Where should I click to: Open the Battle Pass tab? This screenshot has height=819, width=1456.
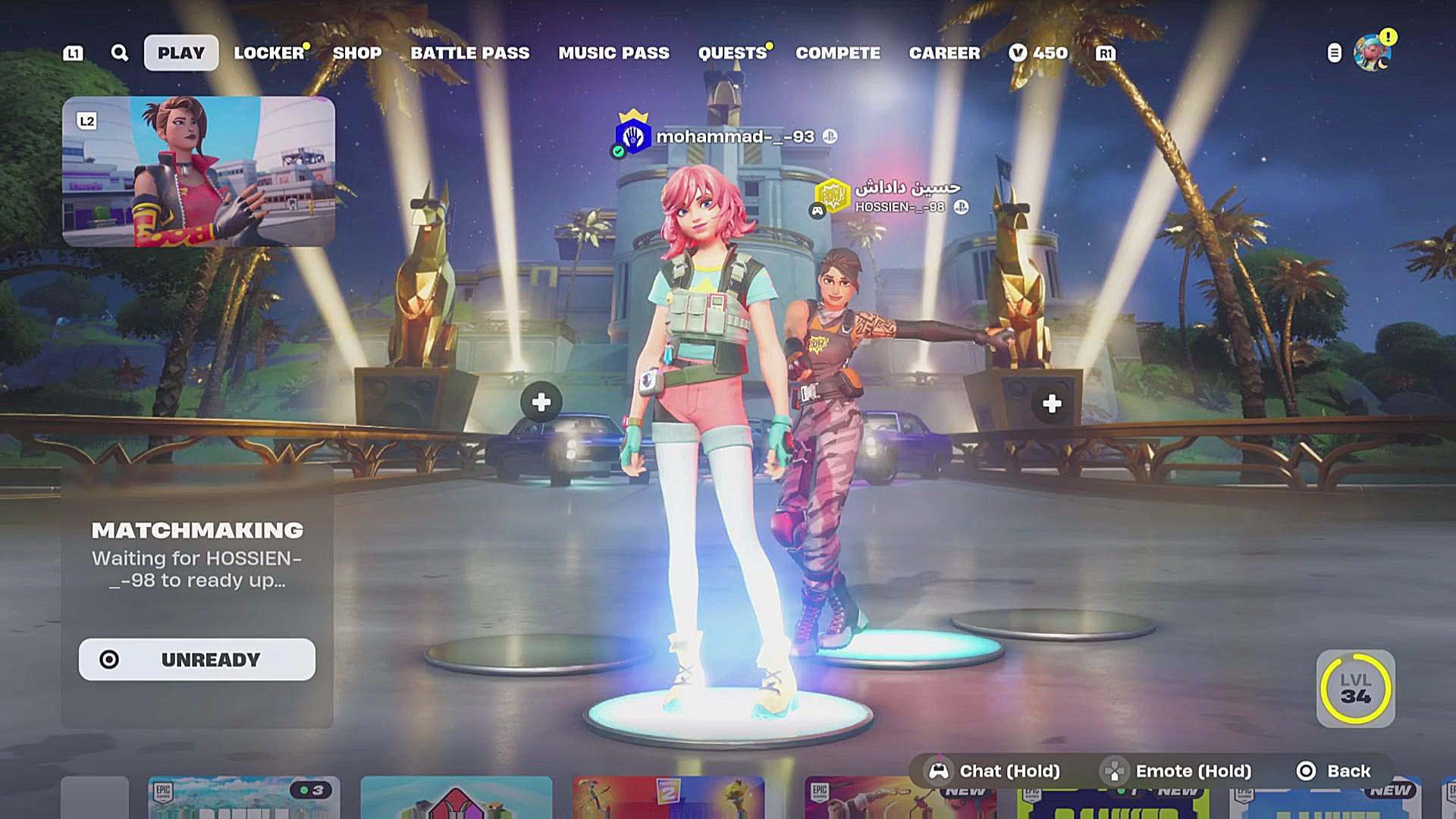pos(470,53)
